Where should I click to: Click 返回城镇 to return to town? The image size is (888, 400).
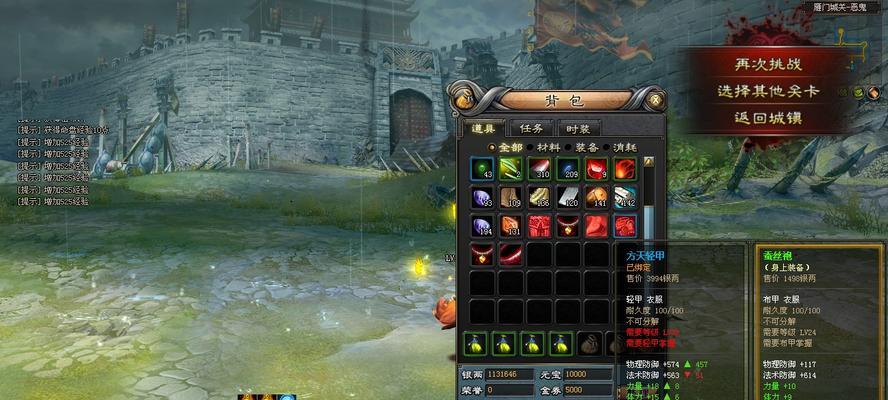coord(768,117)
